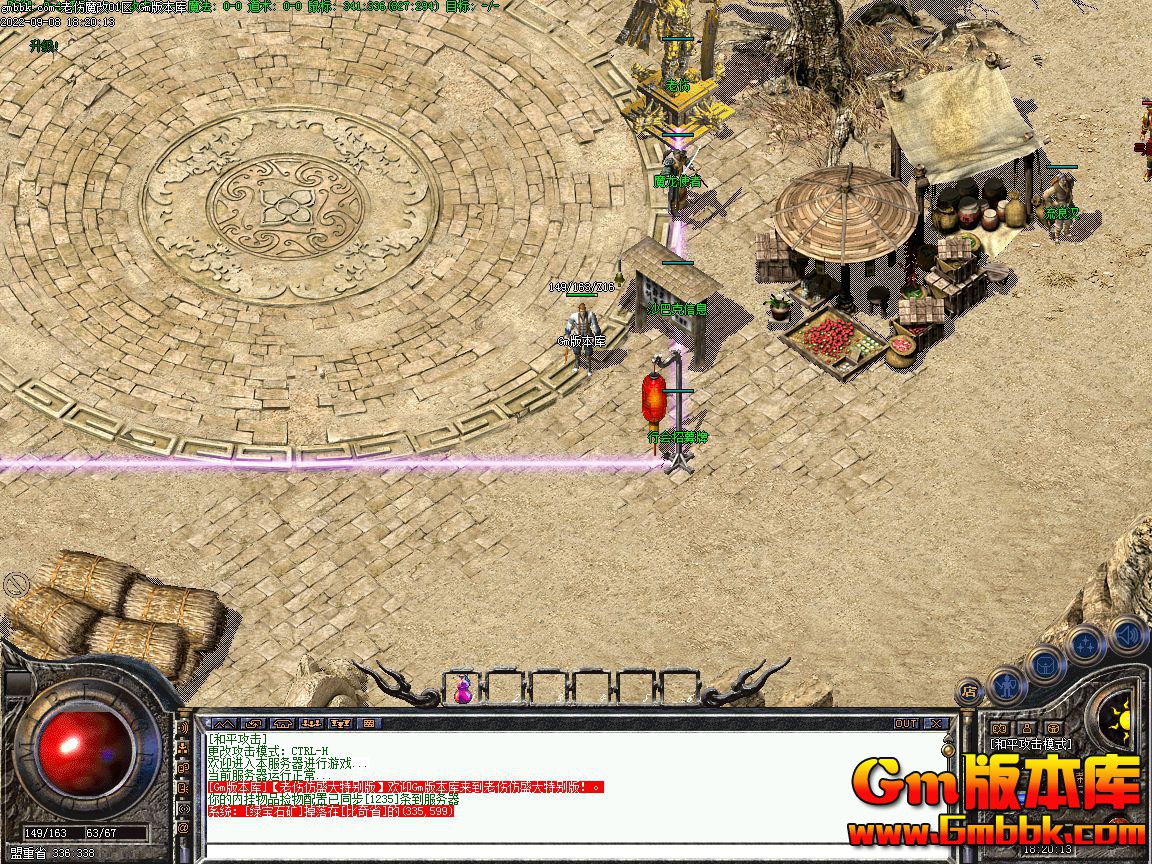Click the OUT button on chat panel
1152x864 pixels.
tap(906, 723)
